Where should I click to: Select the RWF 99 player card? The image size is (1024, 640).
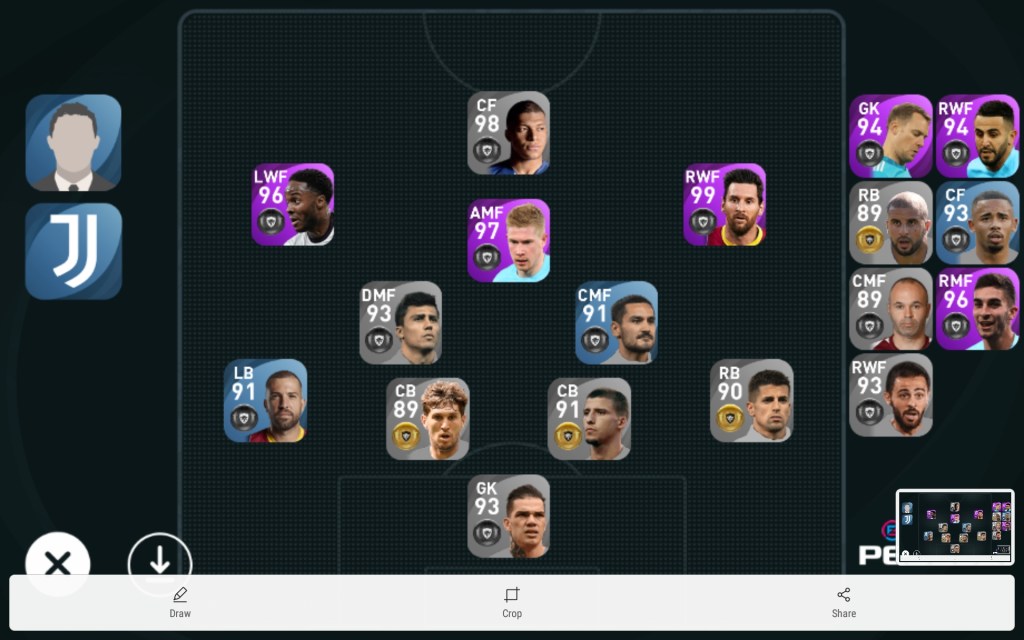[725, 205]
